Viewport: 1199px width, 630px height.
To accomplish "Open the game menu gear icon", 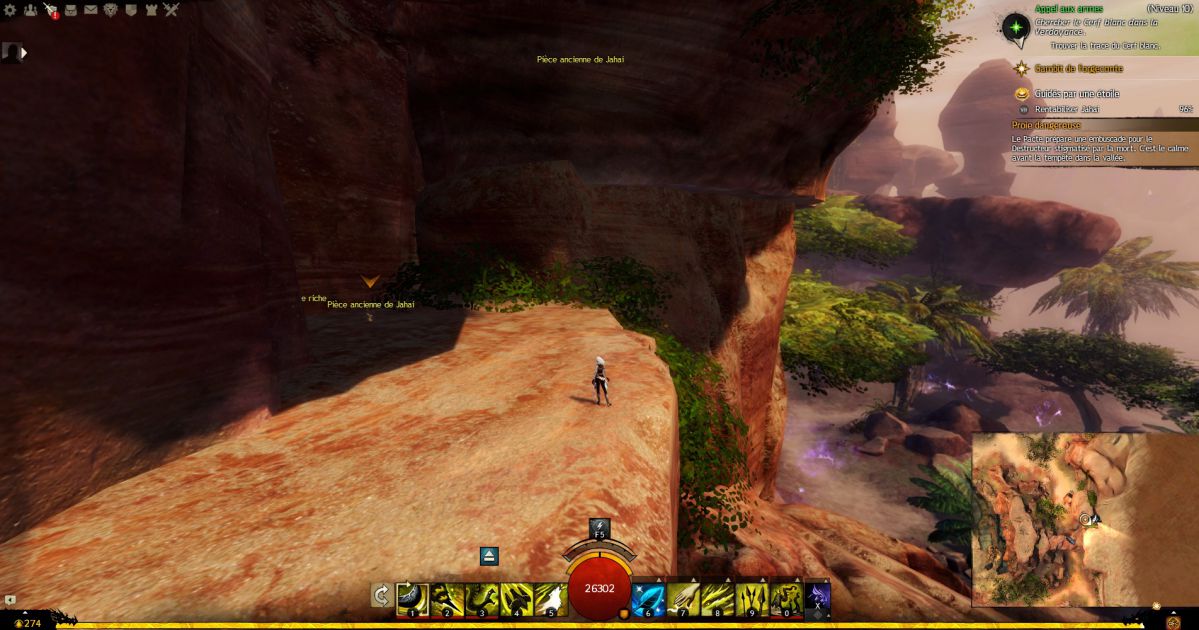I will (10, 10).
